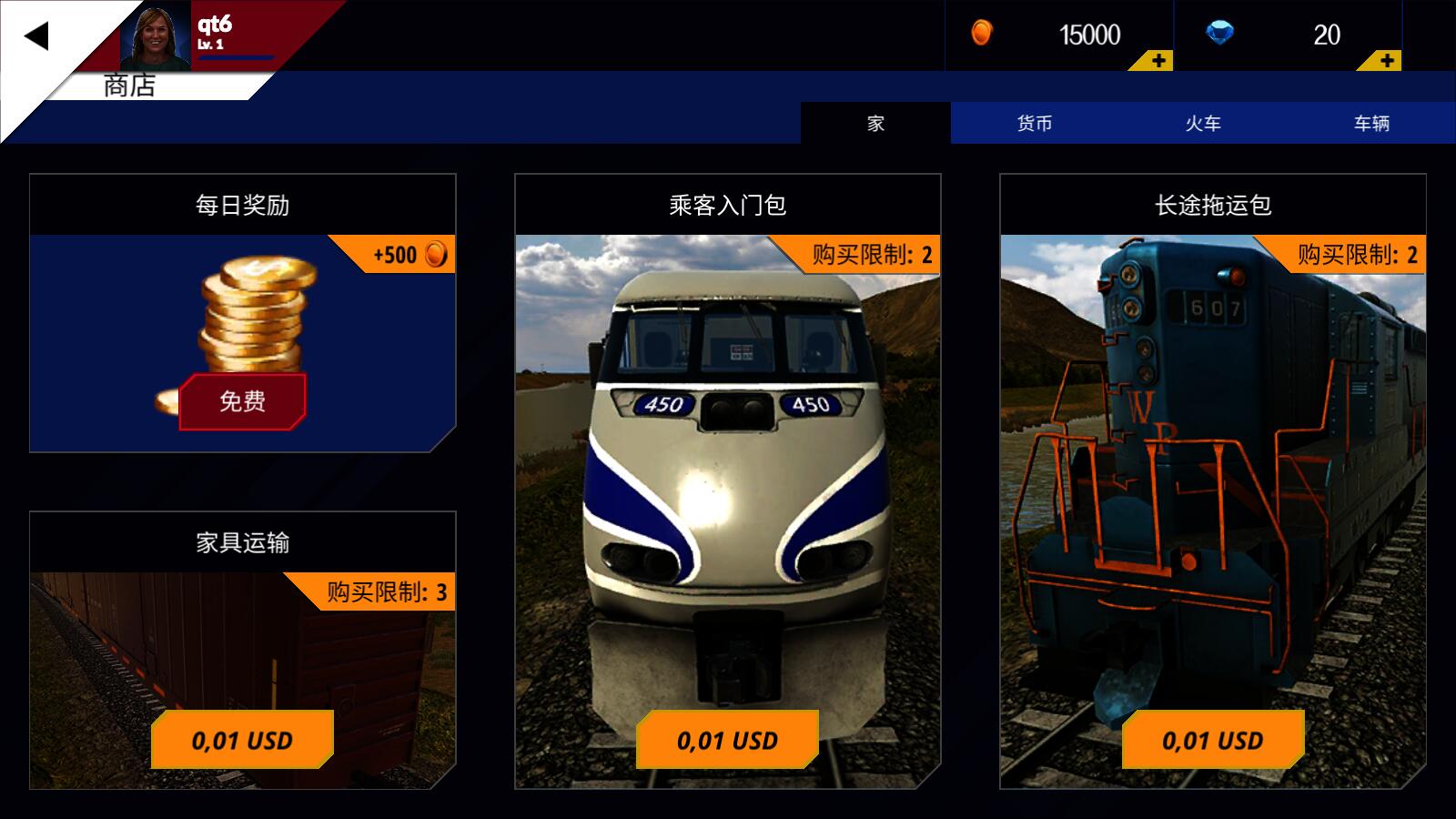The width and height of the screenshot is (1456, 819).
Task: Select the 车辆 tab
Action: pyautogui.click(x=1371, y=125)
